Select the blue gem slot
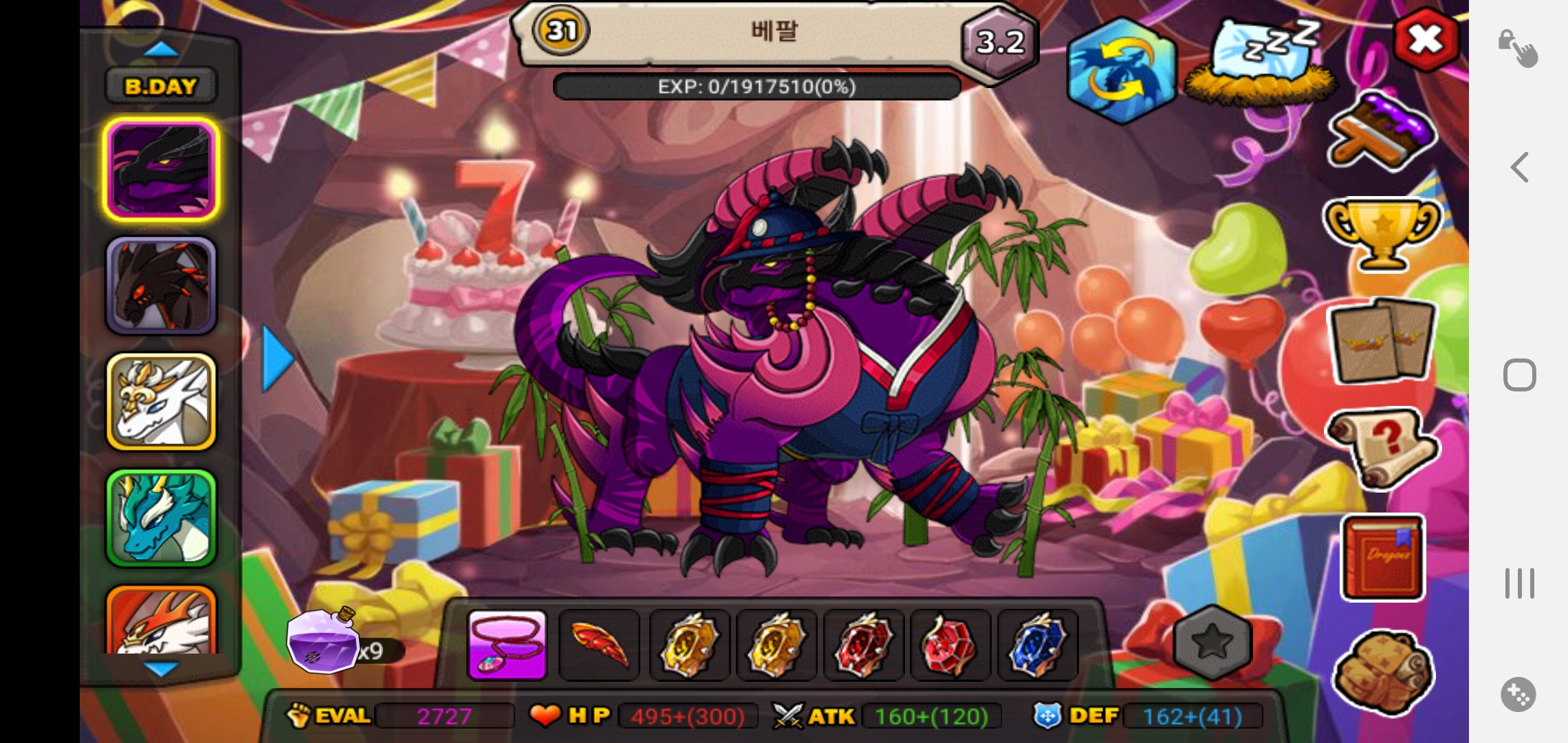Screen dimensions: 1568x743 pyautogui.click(x=1038, y=645)
